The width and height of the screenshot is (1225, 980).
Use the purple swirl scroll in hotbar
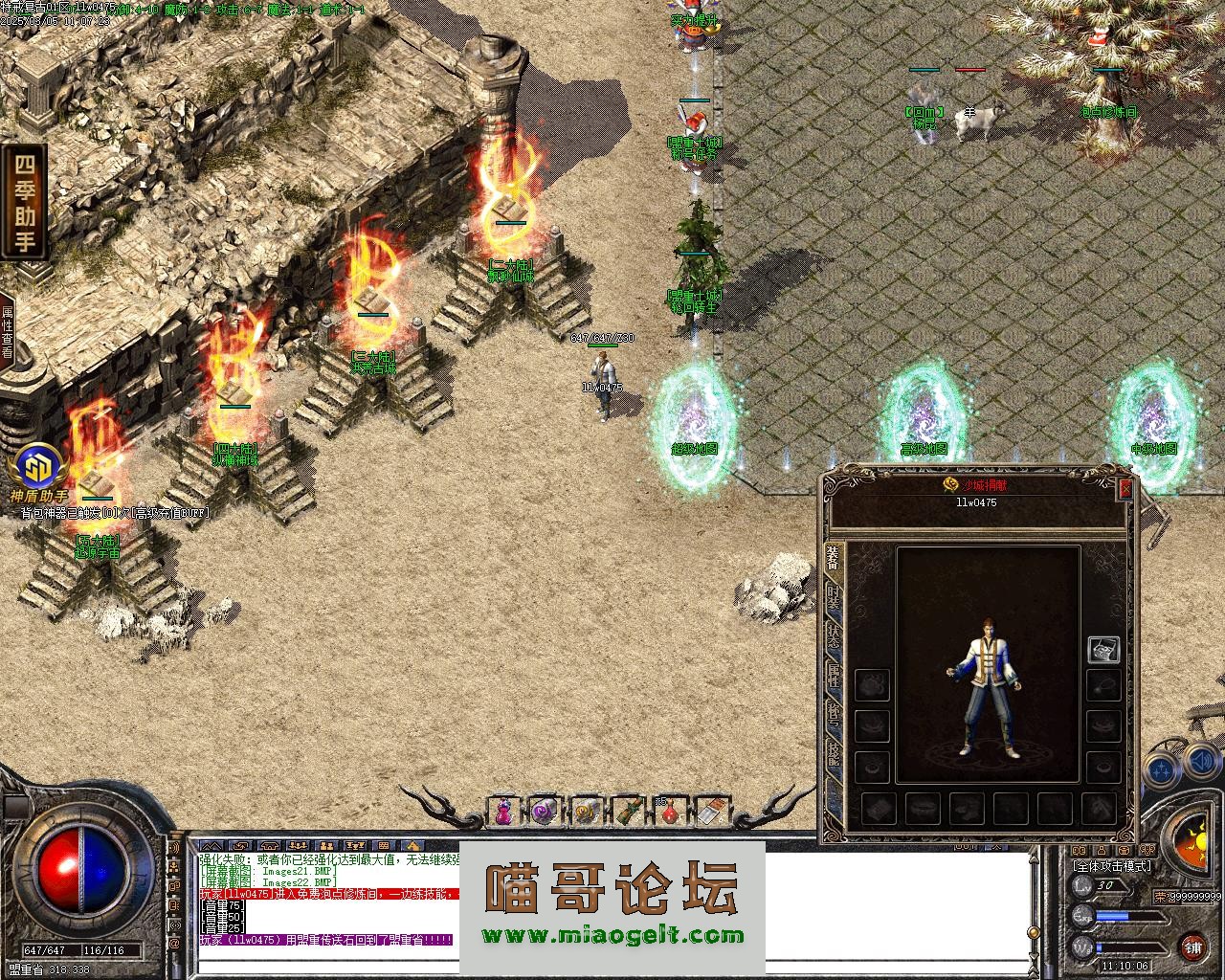[x=545, y=811]
